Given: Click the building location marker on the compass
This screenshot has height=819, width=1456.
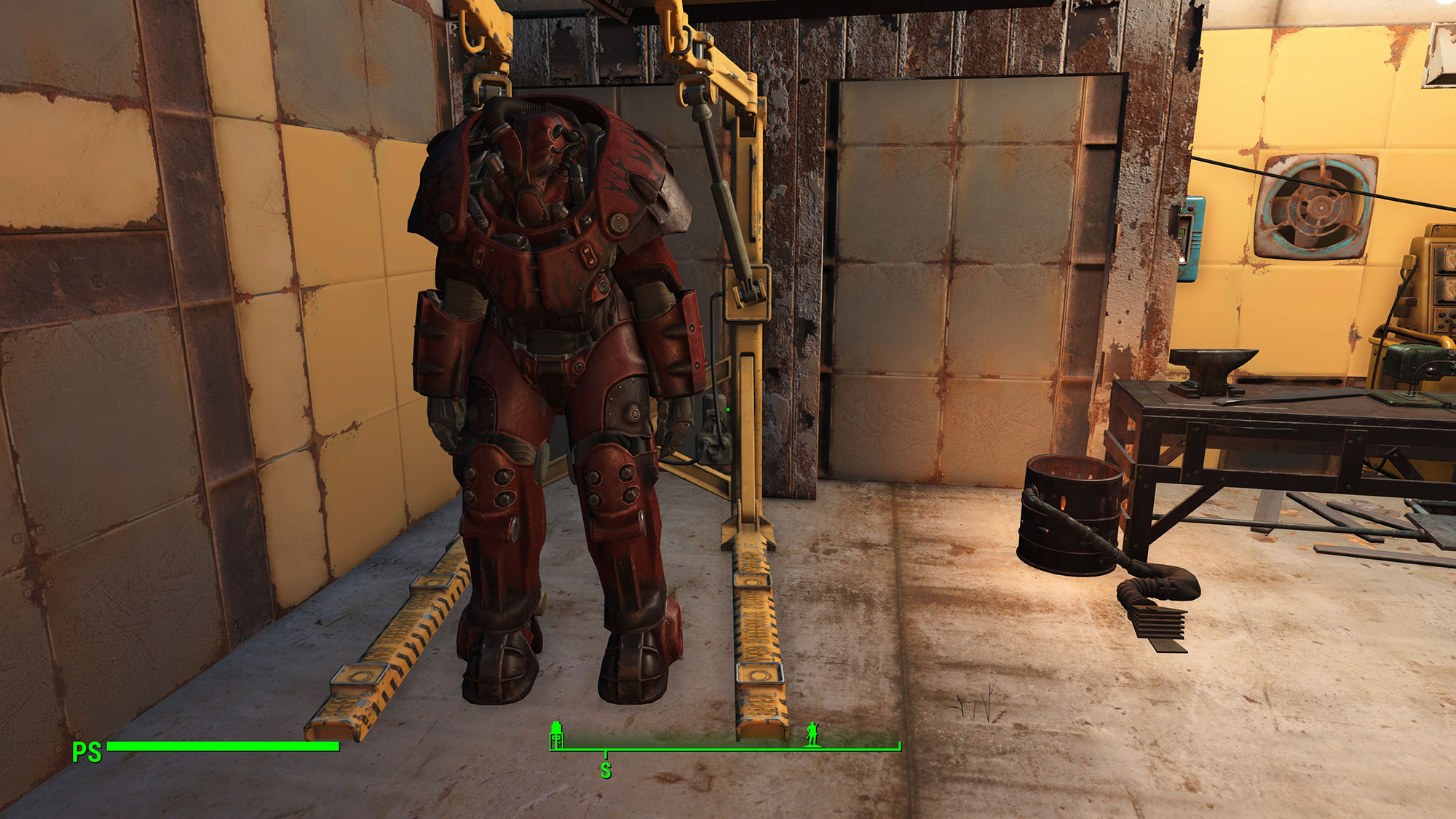Looking at the screenshot, I should coord(557,735).
